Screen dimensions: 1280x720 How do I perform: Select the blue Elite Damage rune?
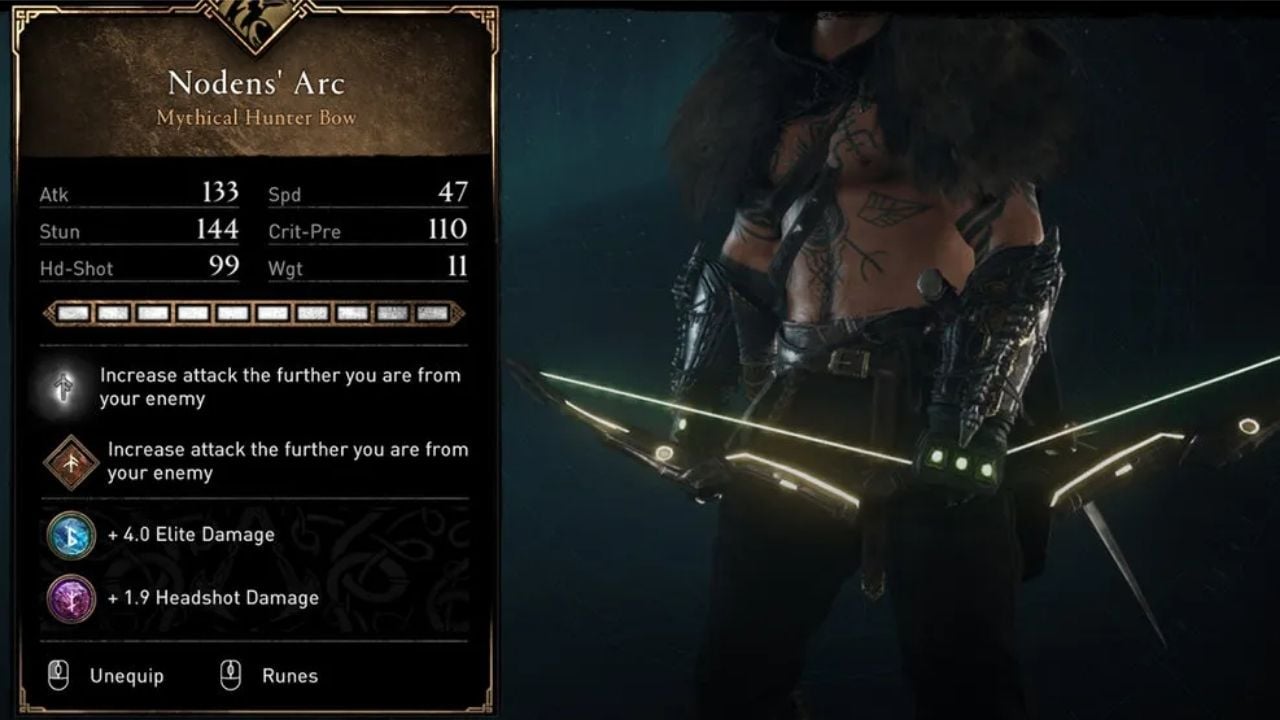71,535
